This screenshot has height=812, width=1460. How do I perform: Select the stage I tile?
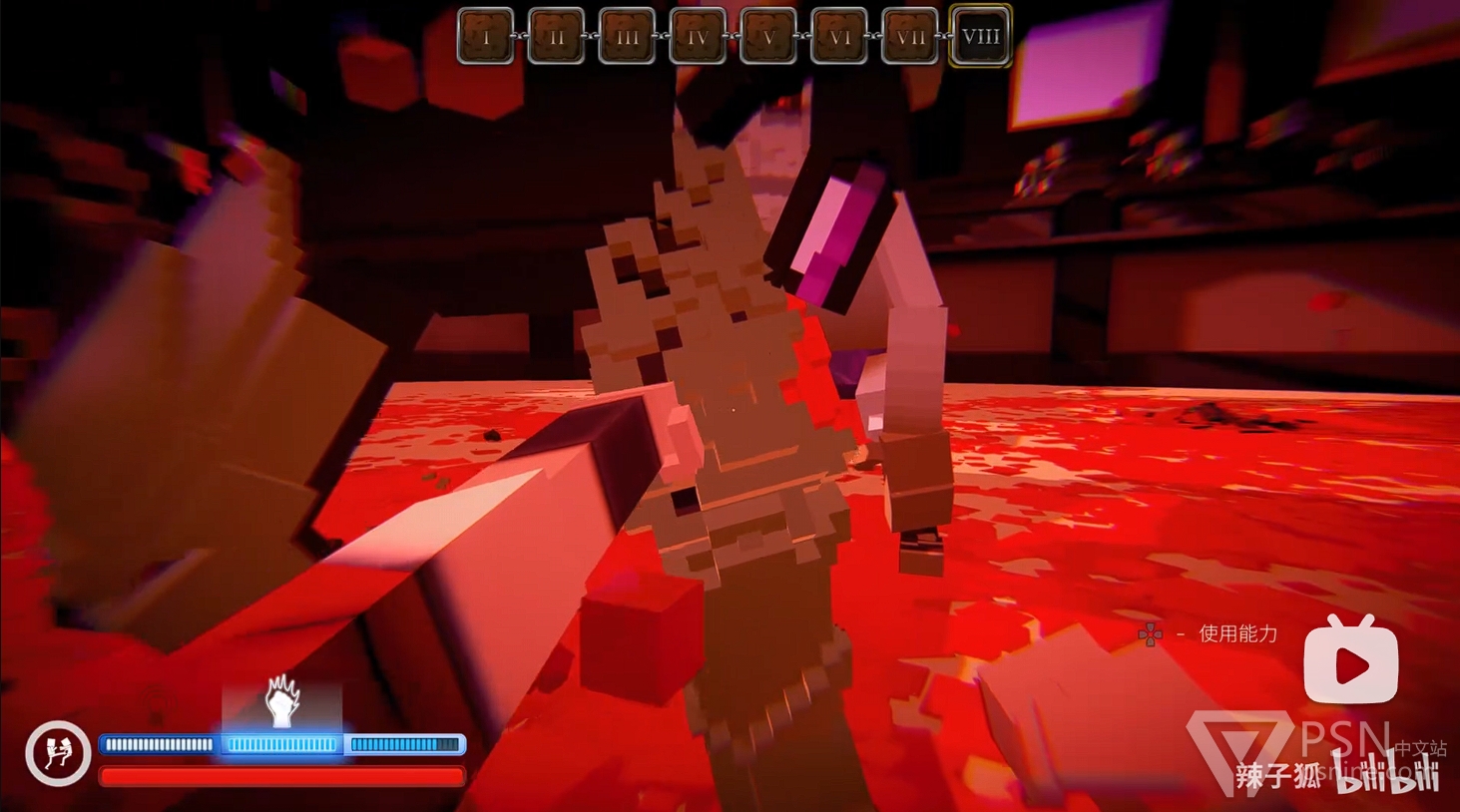click(486, 37)
